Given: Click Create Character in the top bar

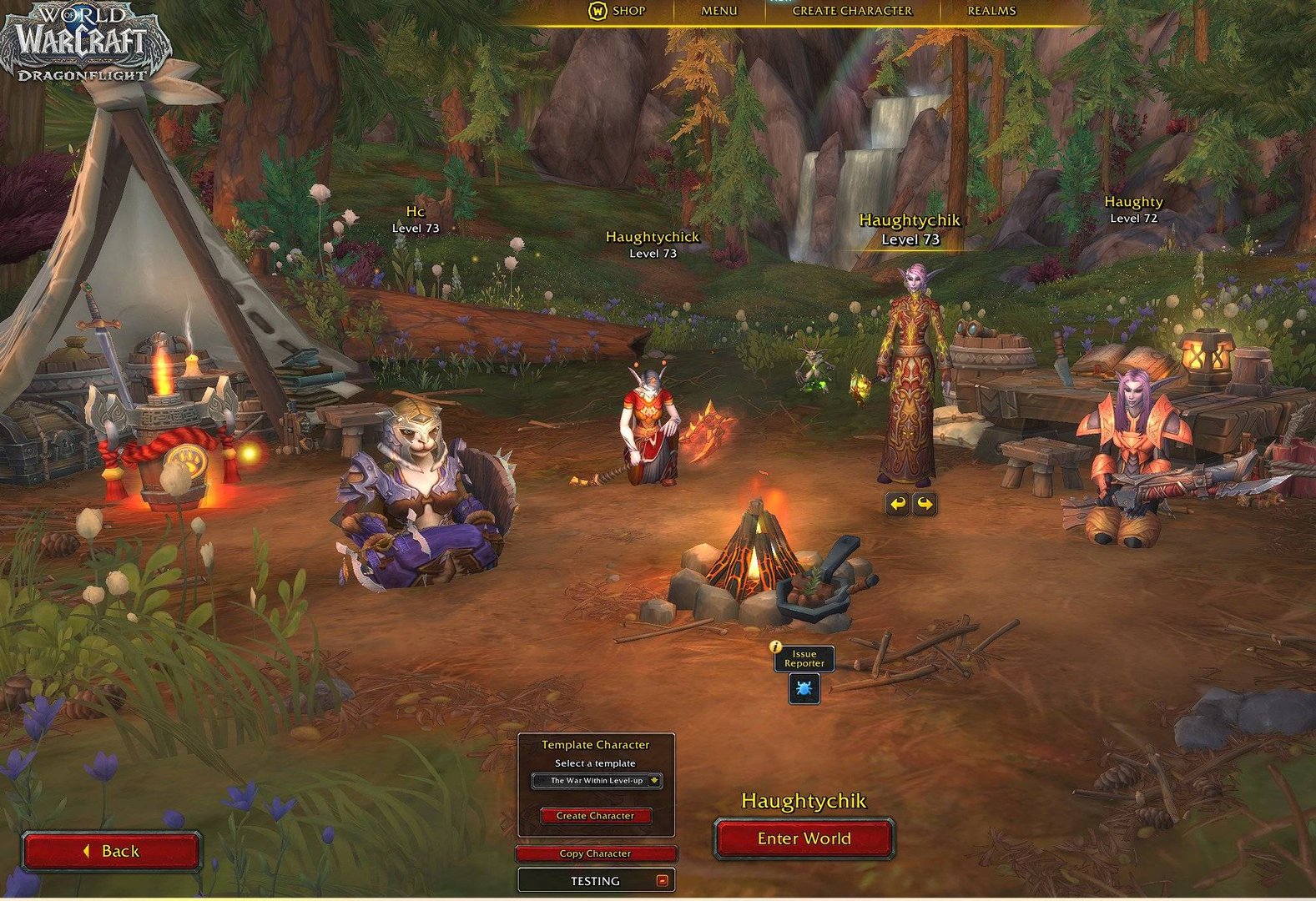Looking at the screenshot, I should [x=851, y=11].
